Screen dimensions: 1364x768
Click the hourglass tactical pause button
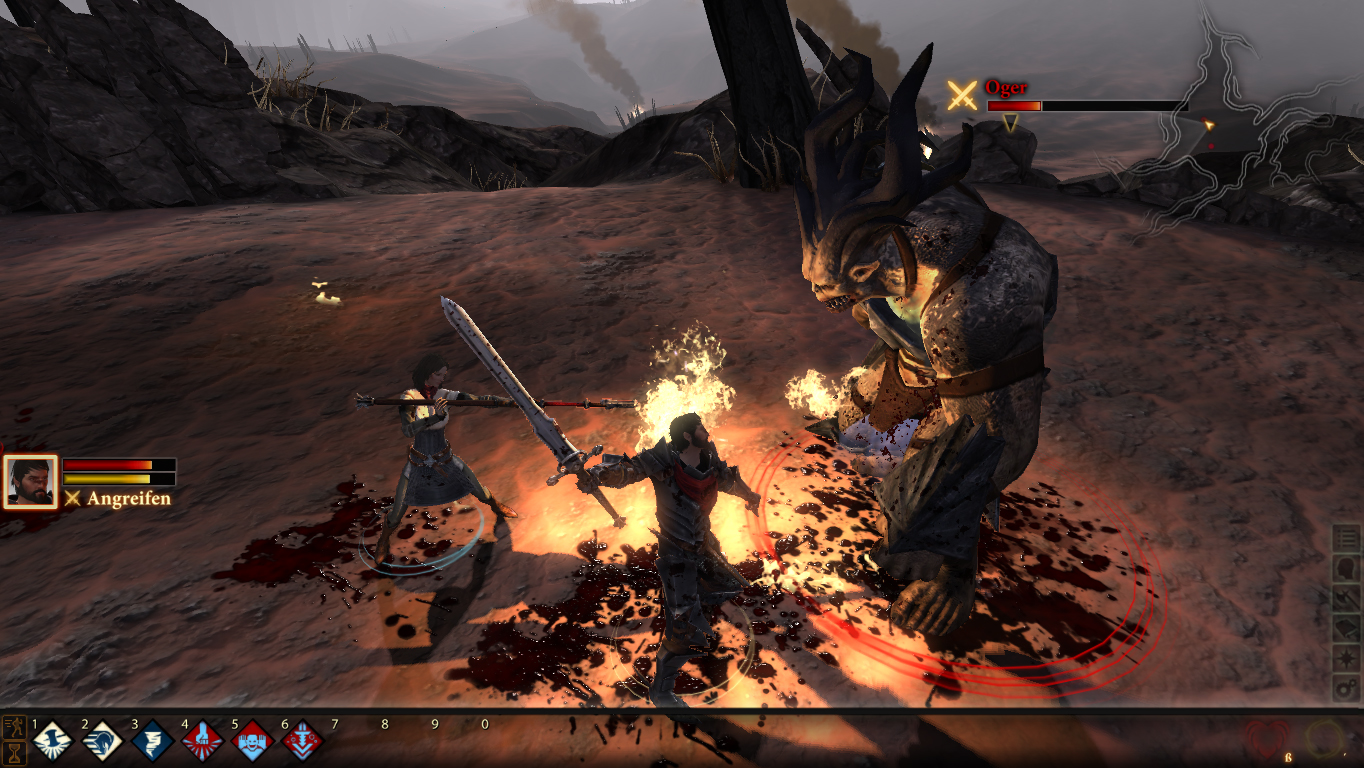coord(14,753)
